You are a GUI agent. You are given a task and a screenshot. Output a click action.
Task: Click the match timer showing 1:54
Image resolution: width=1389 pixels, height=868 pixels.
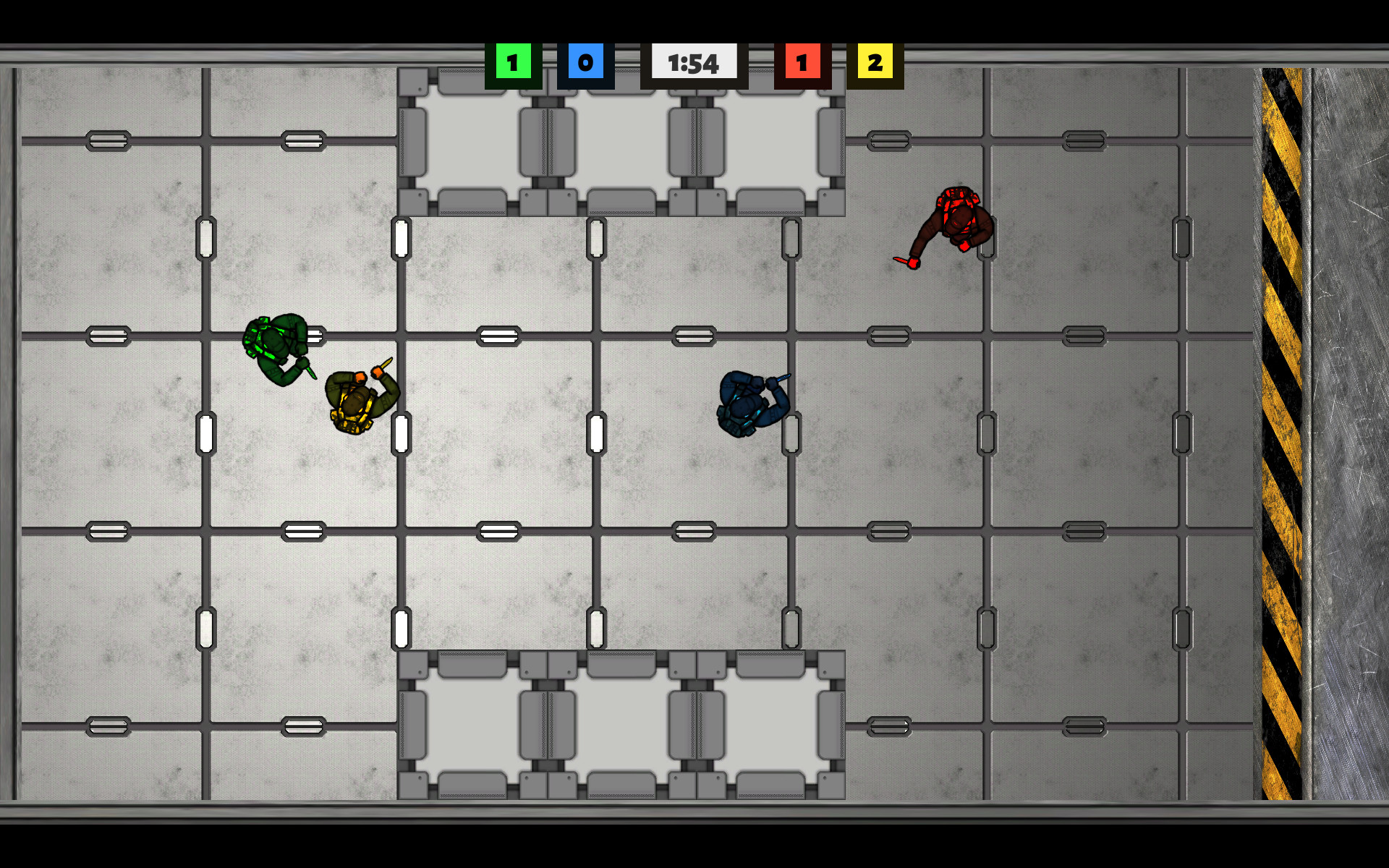[693, 63]
